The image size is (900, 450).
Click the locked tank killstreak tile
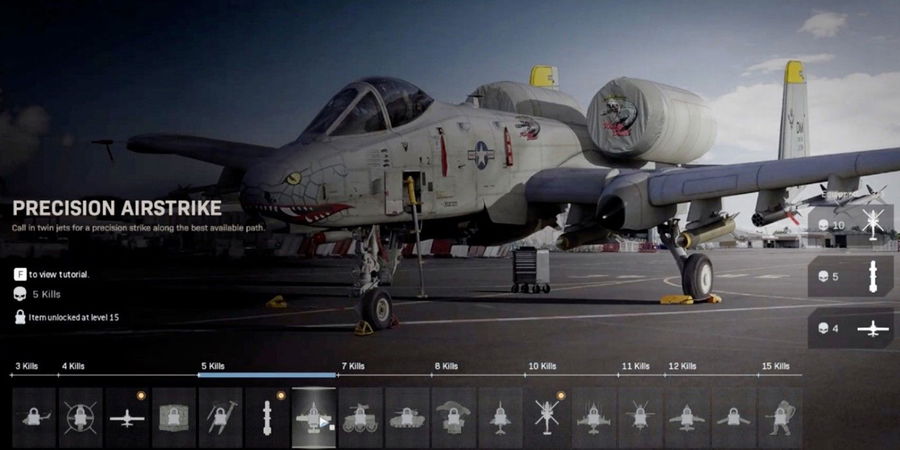click(x=407, y=417)
